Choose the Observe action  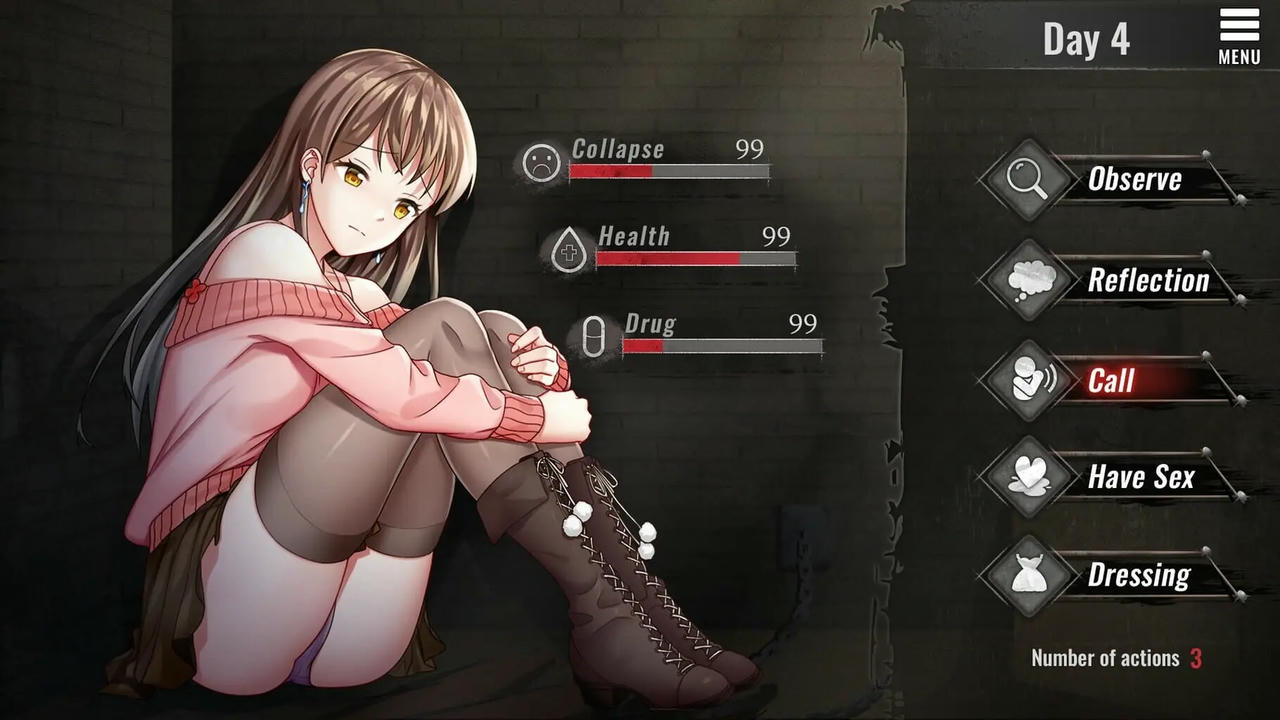[1135, 180]
